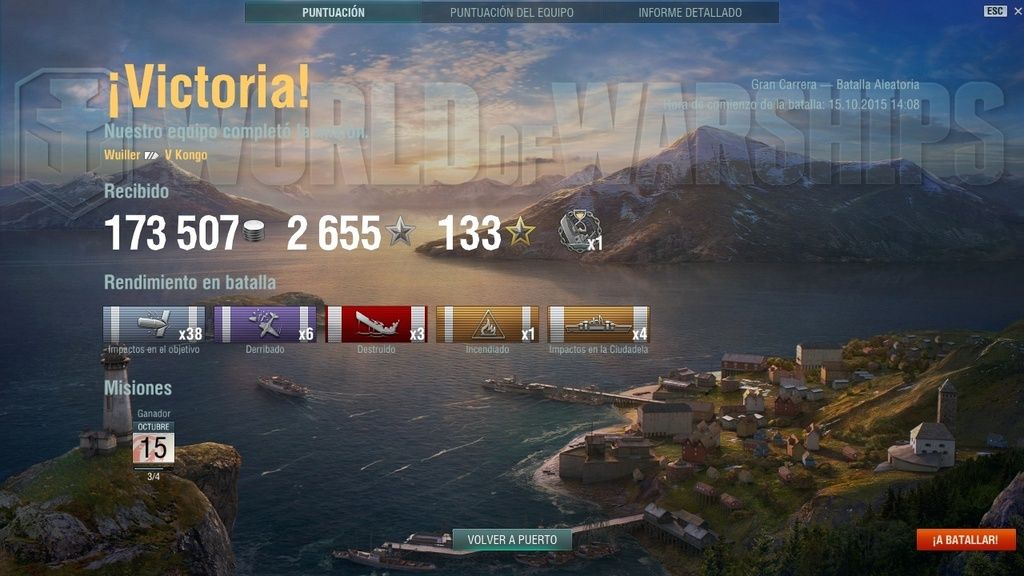Click Volver a Puerto button

512,540
